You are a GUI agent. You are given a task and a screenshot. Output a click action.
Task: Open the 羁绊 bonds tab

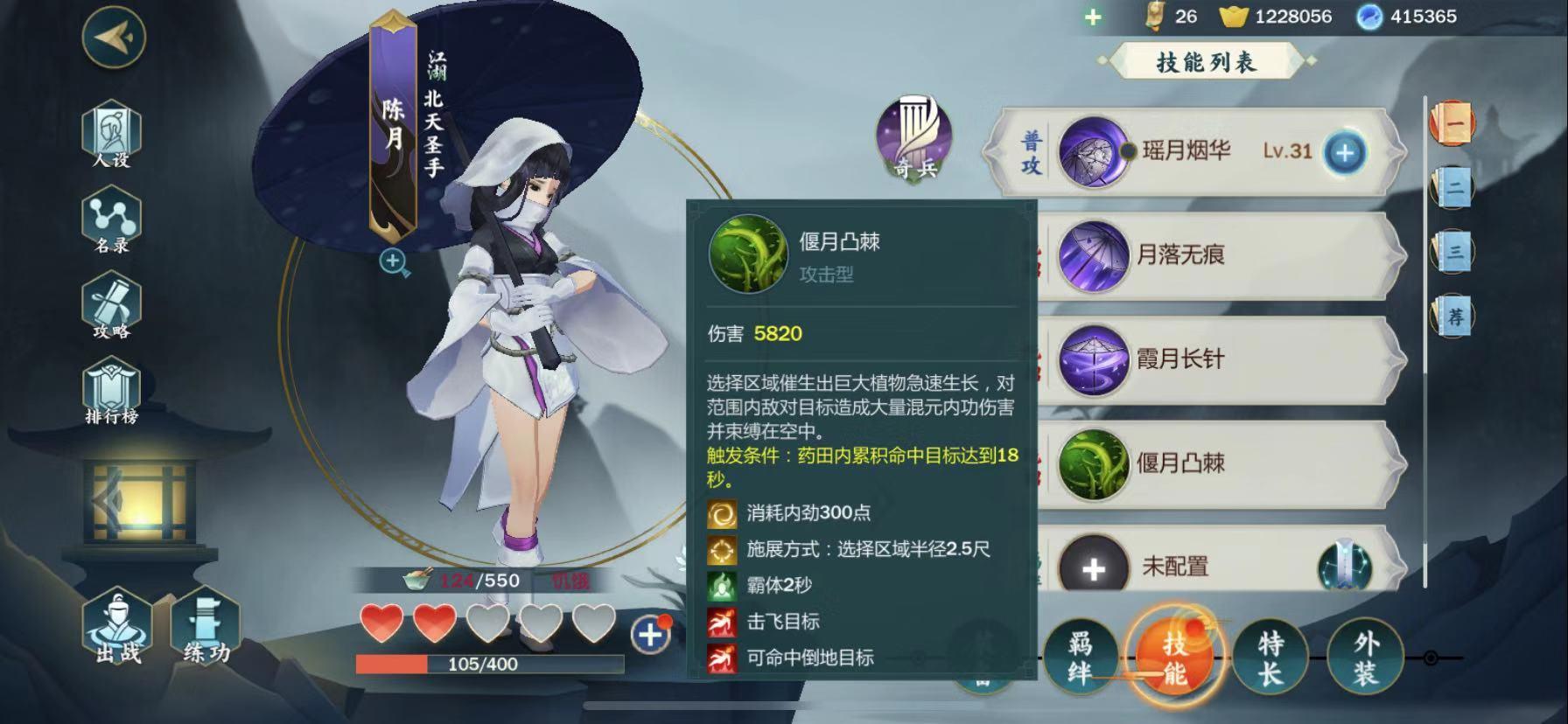1080,658
